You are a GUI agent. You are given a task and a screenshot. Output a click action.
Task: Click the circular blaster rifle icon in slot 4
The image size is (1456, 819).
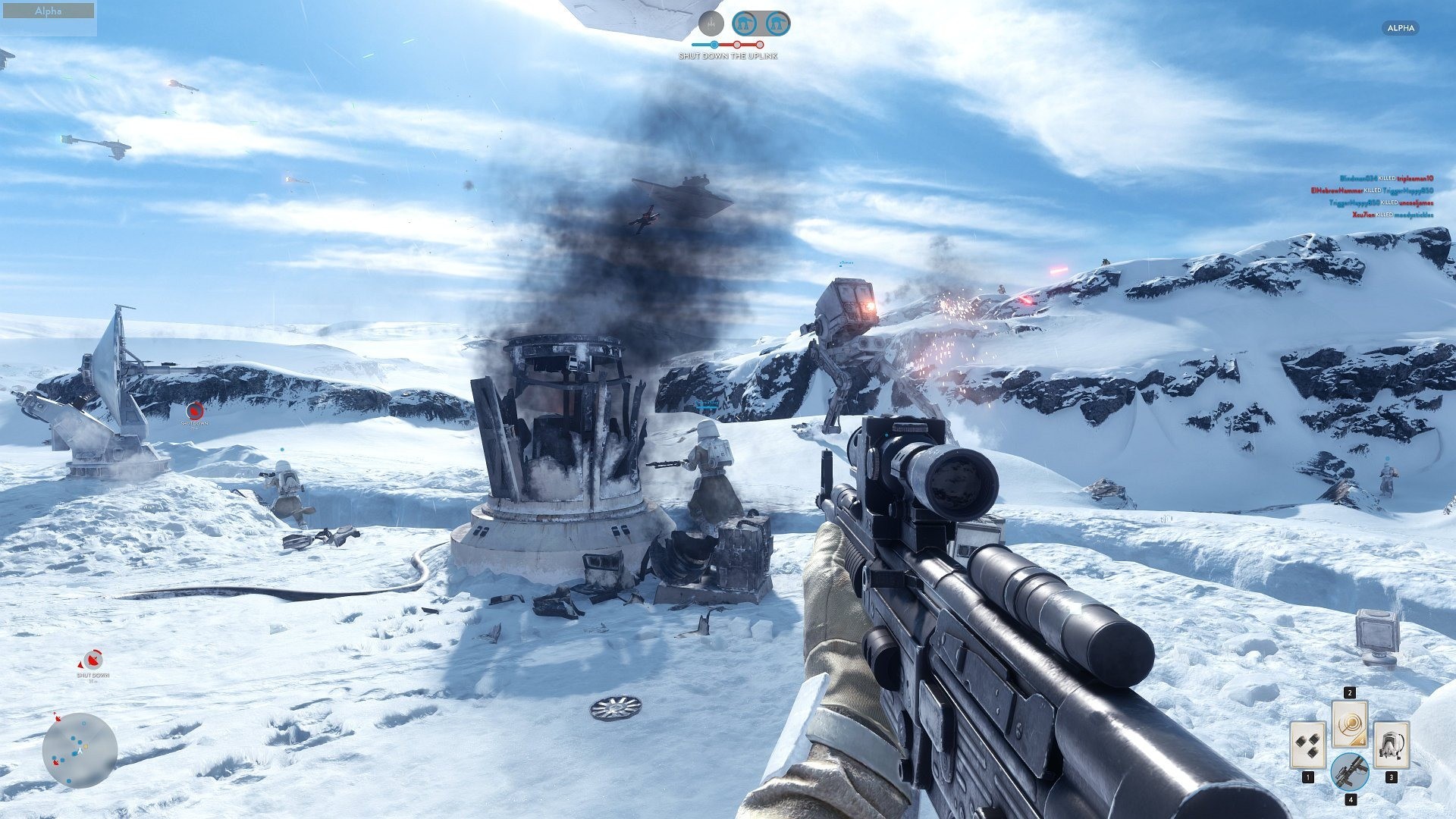coord(1350,771)
